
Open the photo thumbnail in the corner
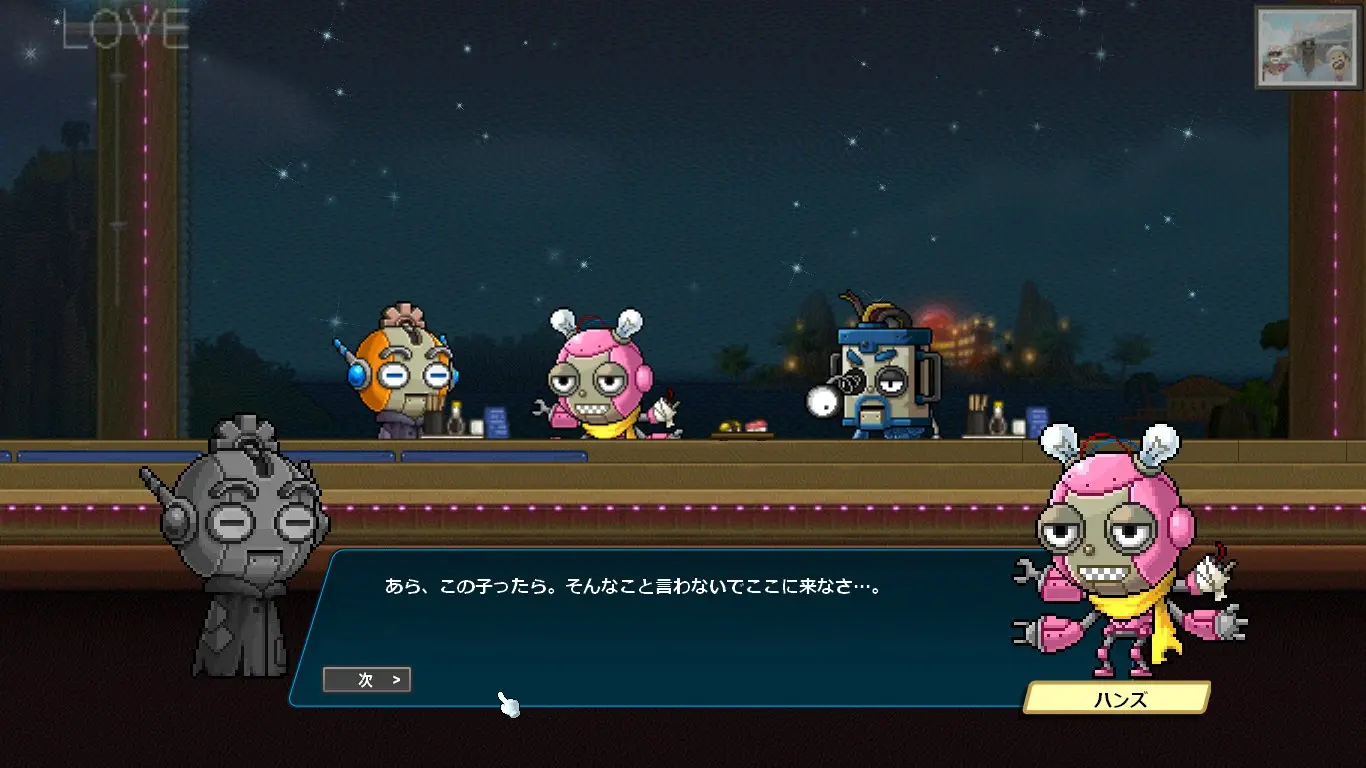pos(1308,47)
